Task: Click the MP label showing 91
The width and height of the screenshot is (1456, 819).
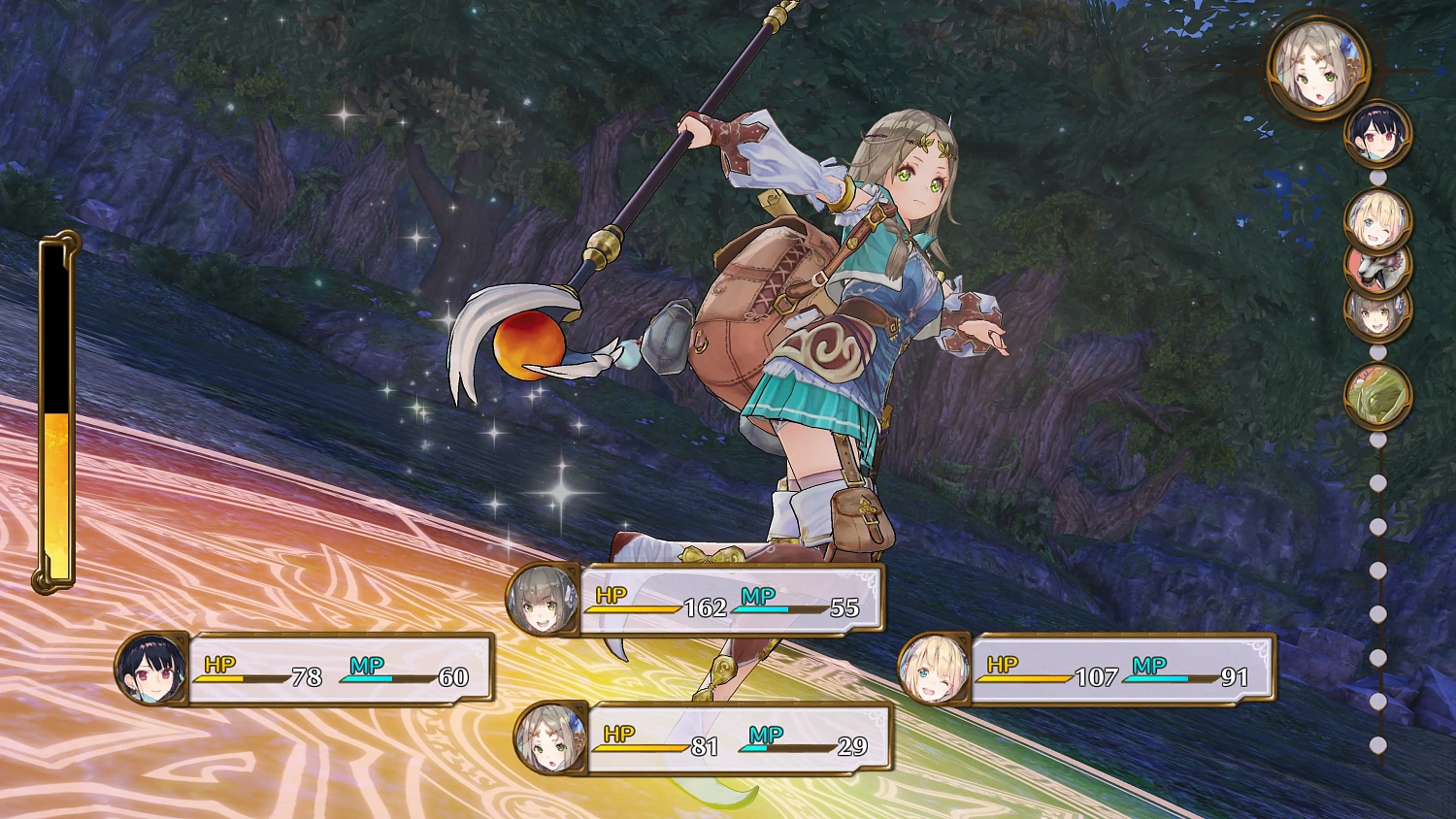Action: point(1147,666)
